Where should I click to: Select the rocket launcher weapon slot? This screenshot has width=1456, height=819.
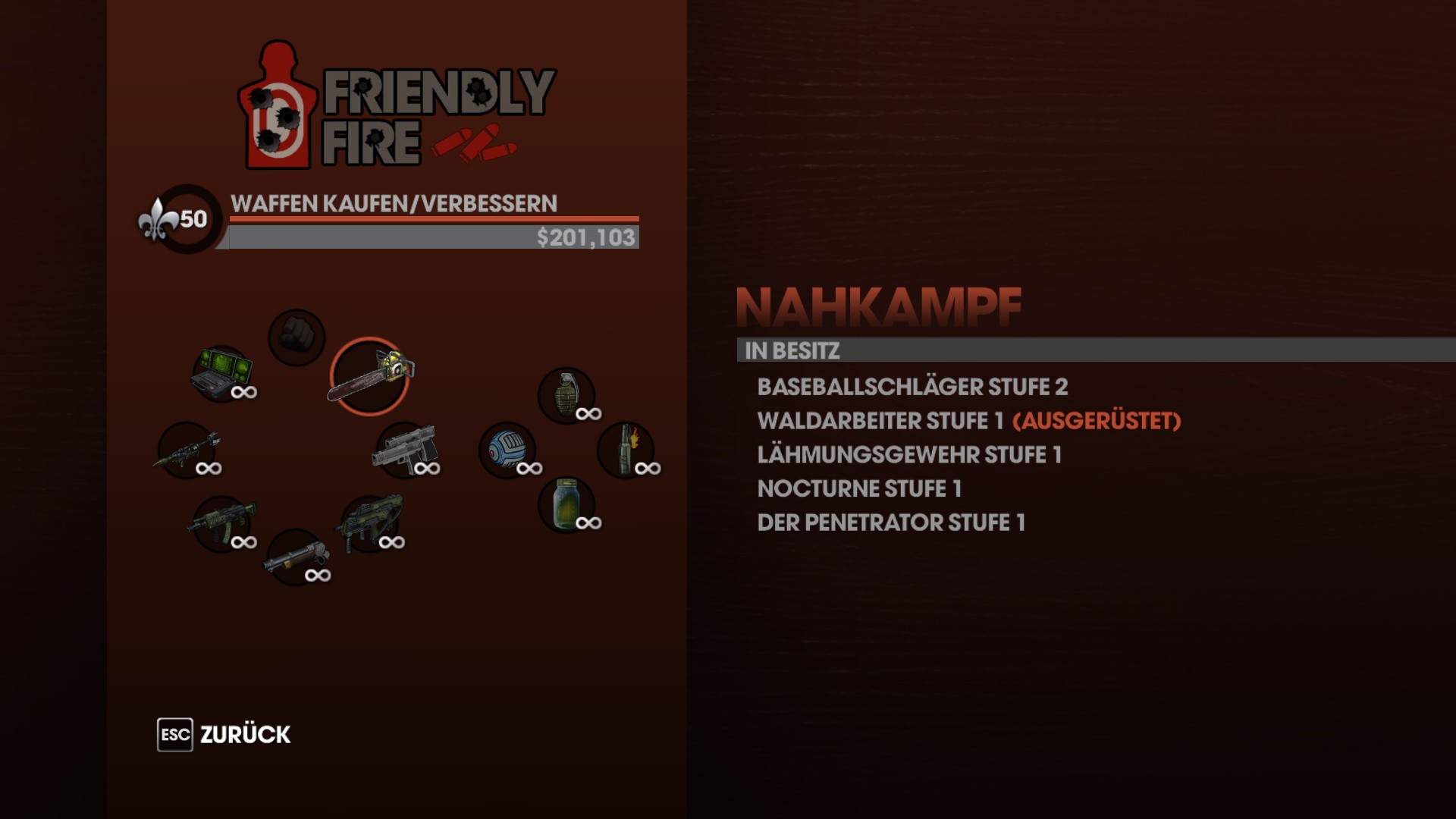[188, 450]
